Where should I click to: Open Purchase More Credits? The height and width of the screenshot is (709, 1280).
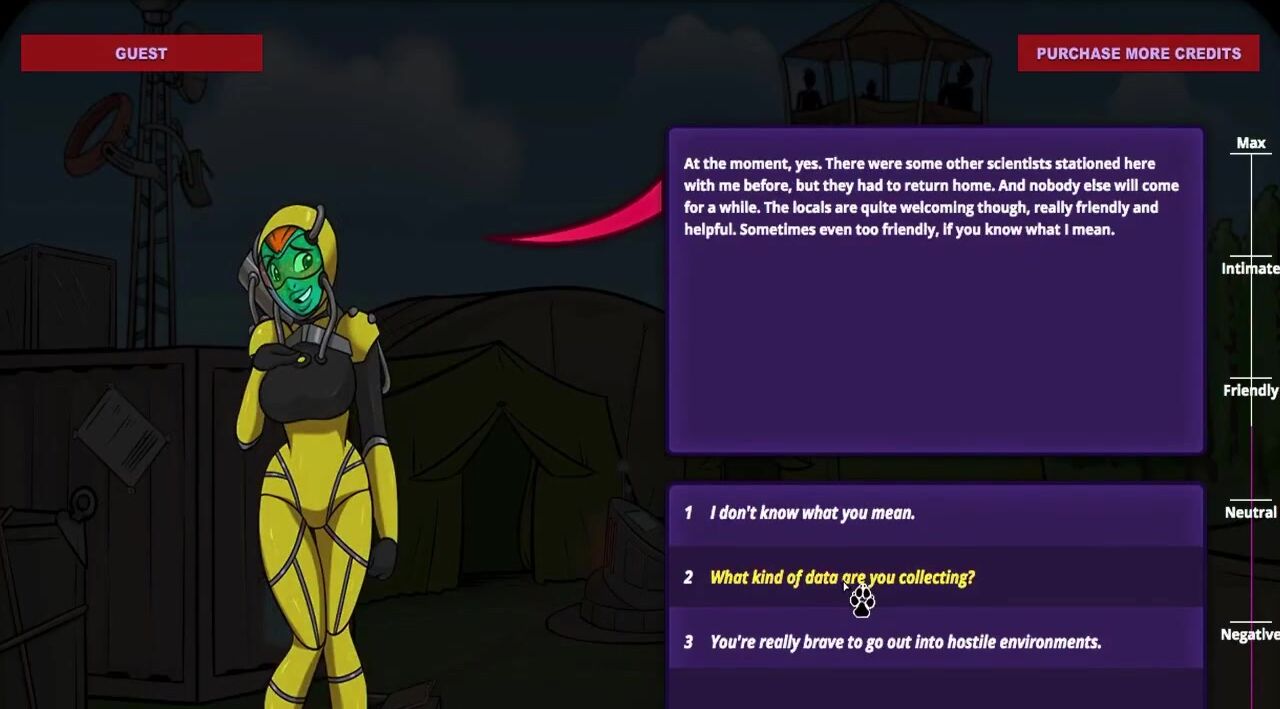click(1138, 53)
